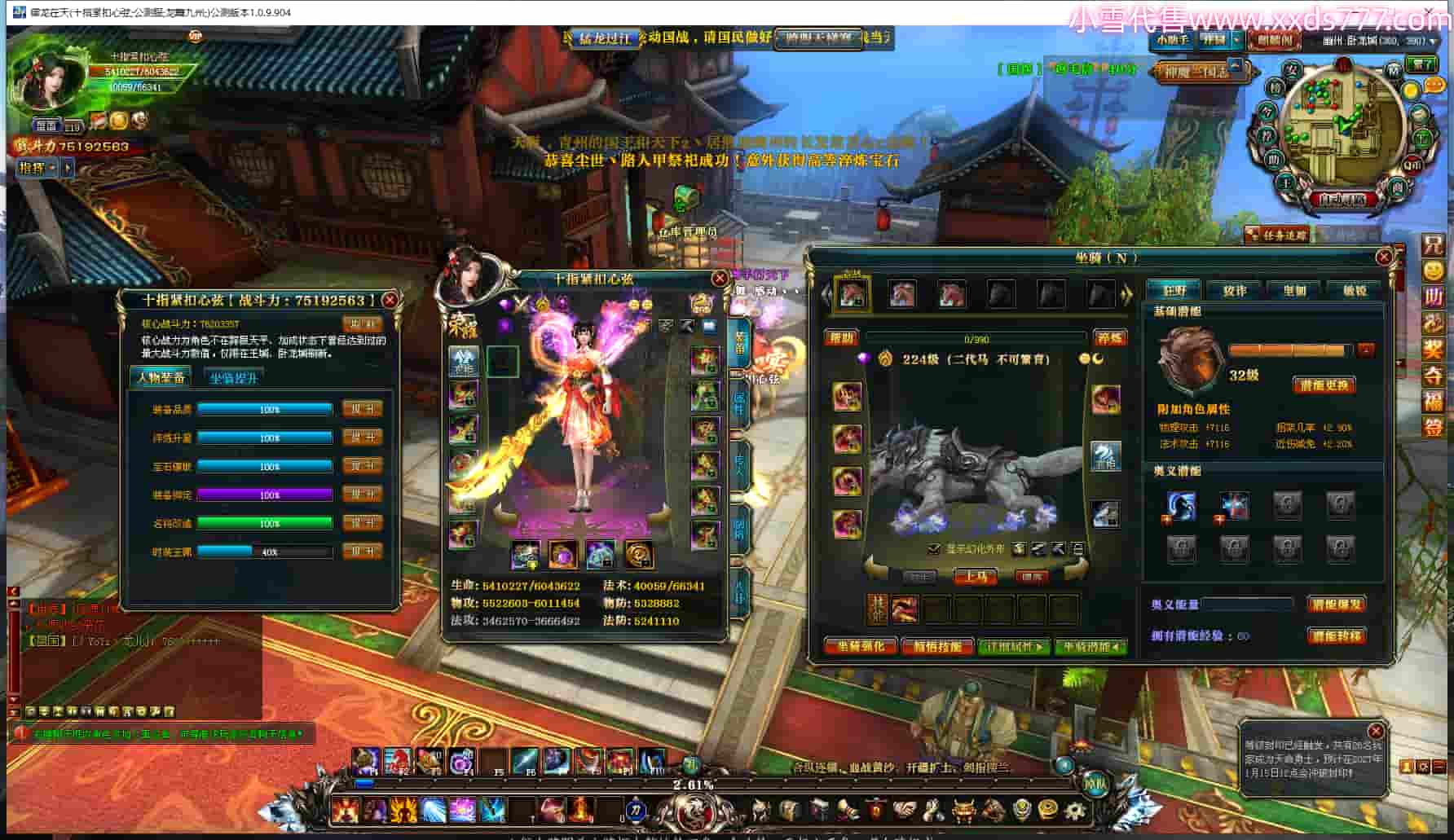The height and width of the screenshot is (840, 1454).
Task: Open the 坐骑强化 mount enhancement button
Action: click(x=860, y=647)
